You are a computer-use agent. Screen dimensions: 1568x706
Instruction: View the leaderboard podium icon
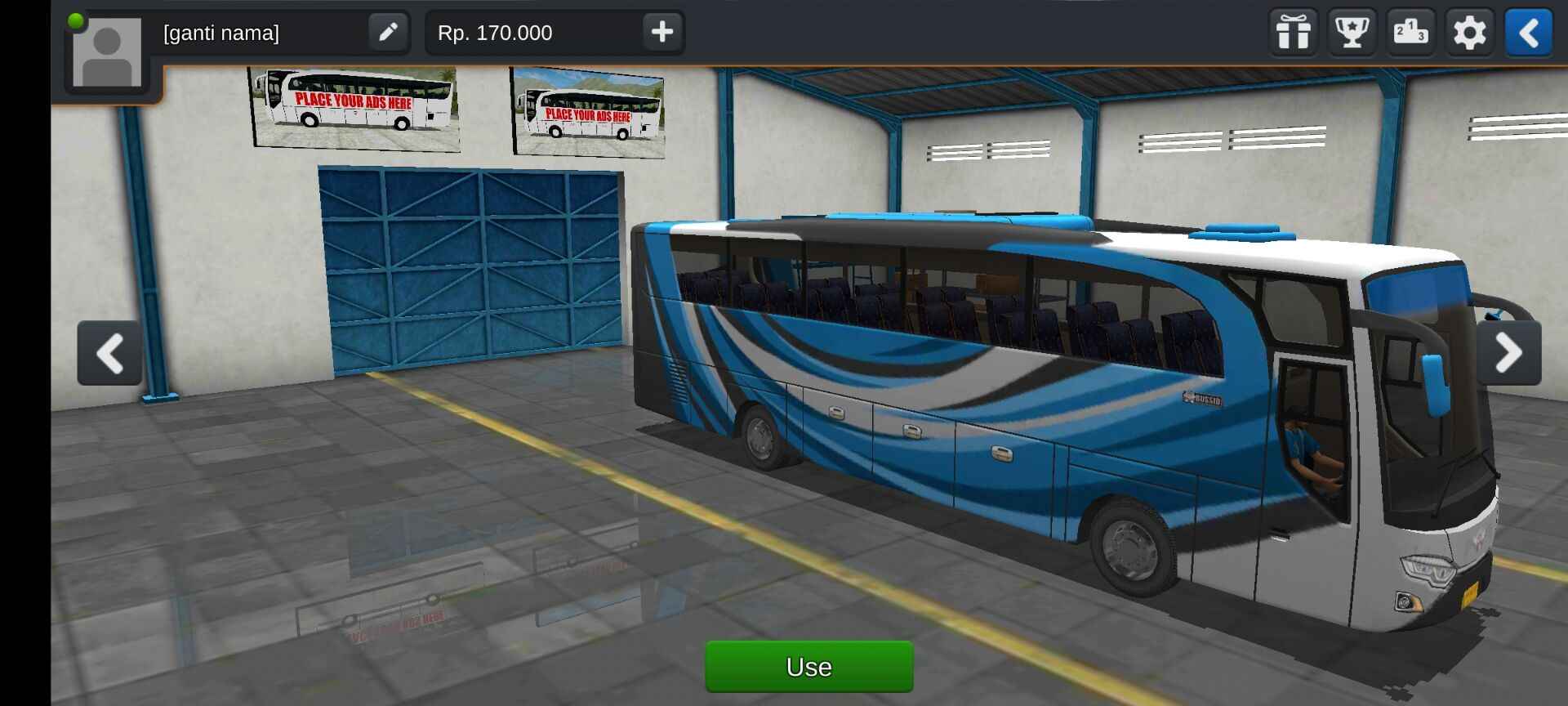click(x=1411, y=33)
